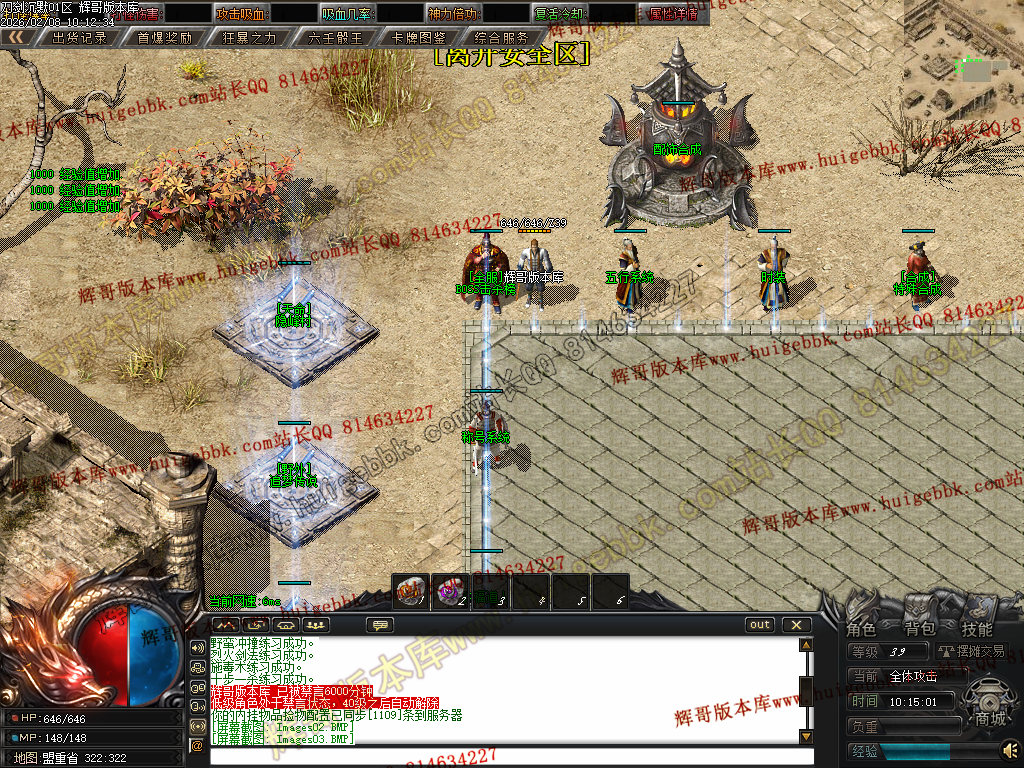Viewport: 1024px width, 768px height.
Task: Click the chat panel's out button
Action: click(x=760, y=625)
